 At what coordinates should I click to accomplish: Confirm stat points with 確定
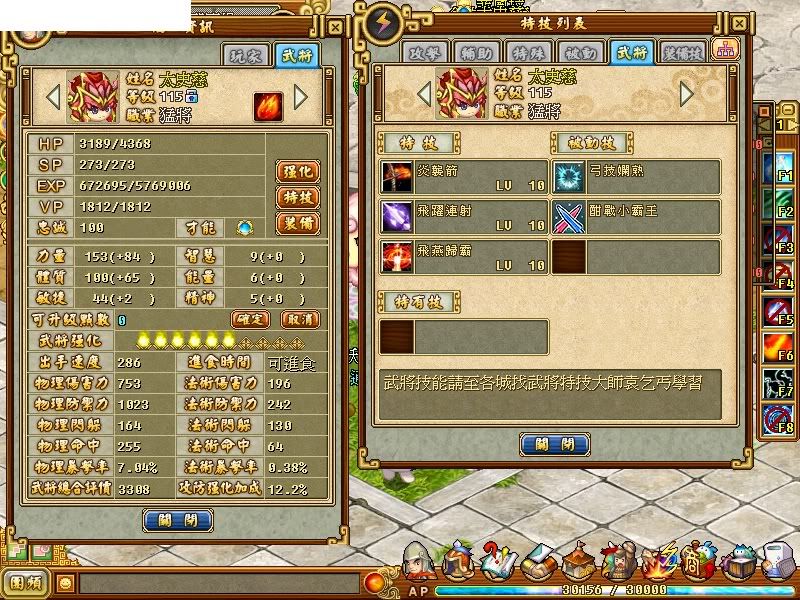[251, 319]
